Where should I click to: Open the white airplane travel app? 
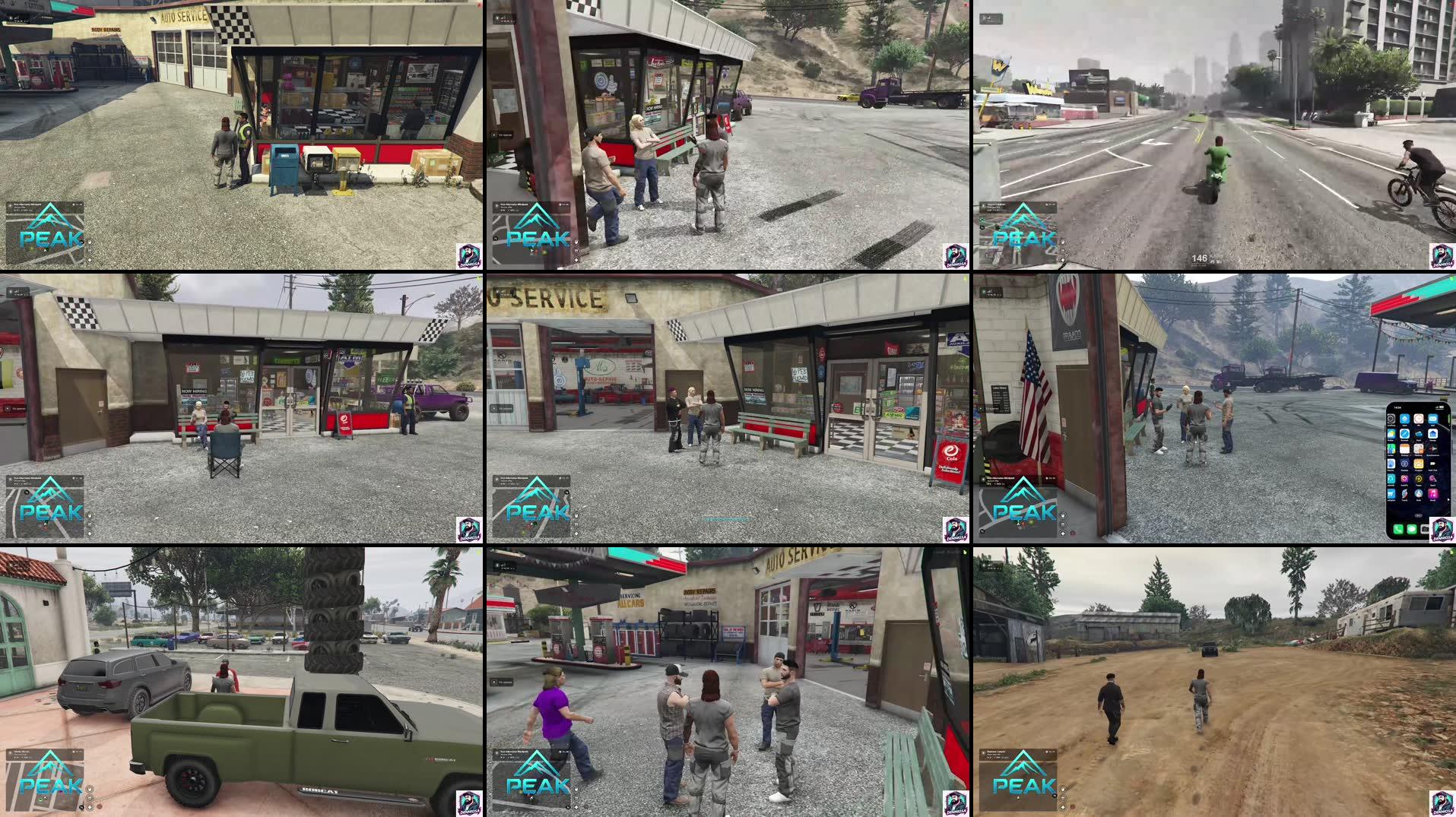coord(1432,448)
